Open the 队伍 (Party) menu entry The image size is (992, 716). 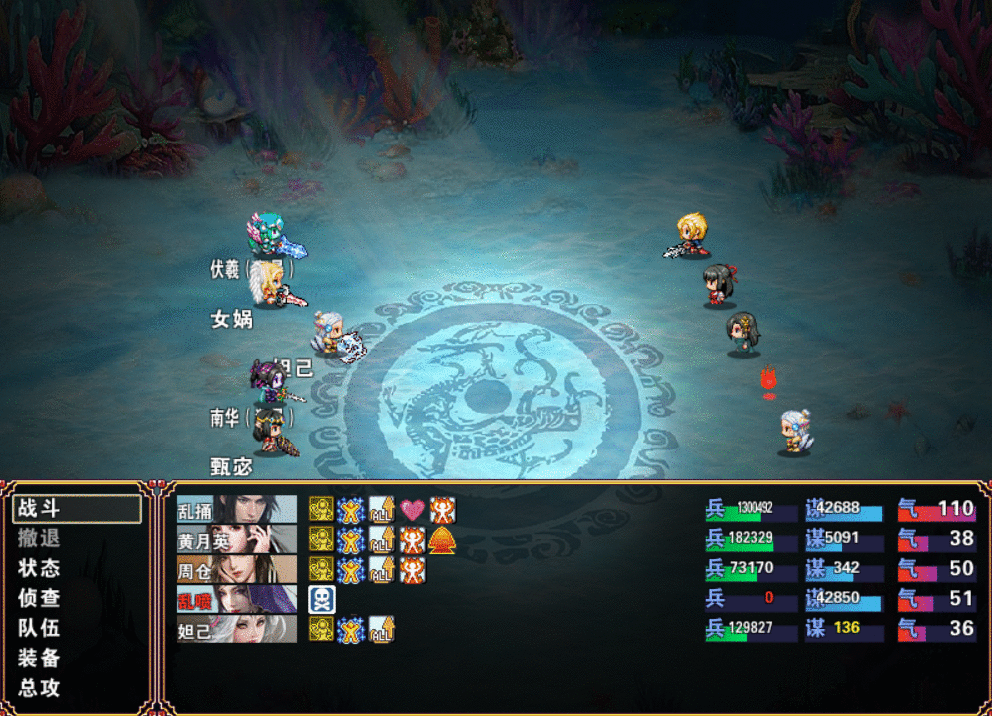[x=39, y=628]
